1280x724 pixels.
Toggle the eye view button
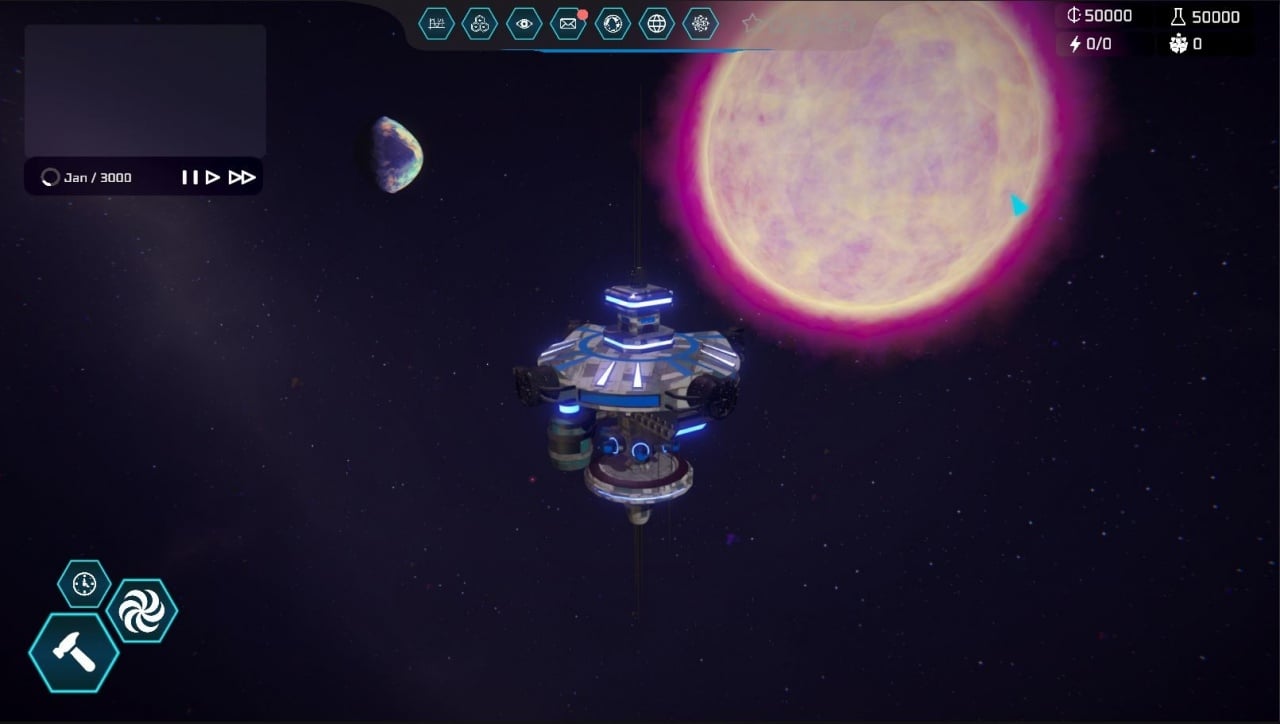point(524,24)
